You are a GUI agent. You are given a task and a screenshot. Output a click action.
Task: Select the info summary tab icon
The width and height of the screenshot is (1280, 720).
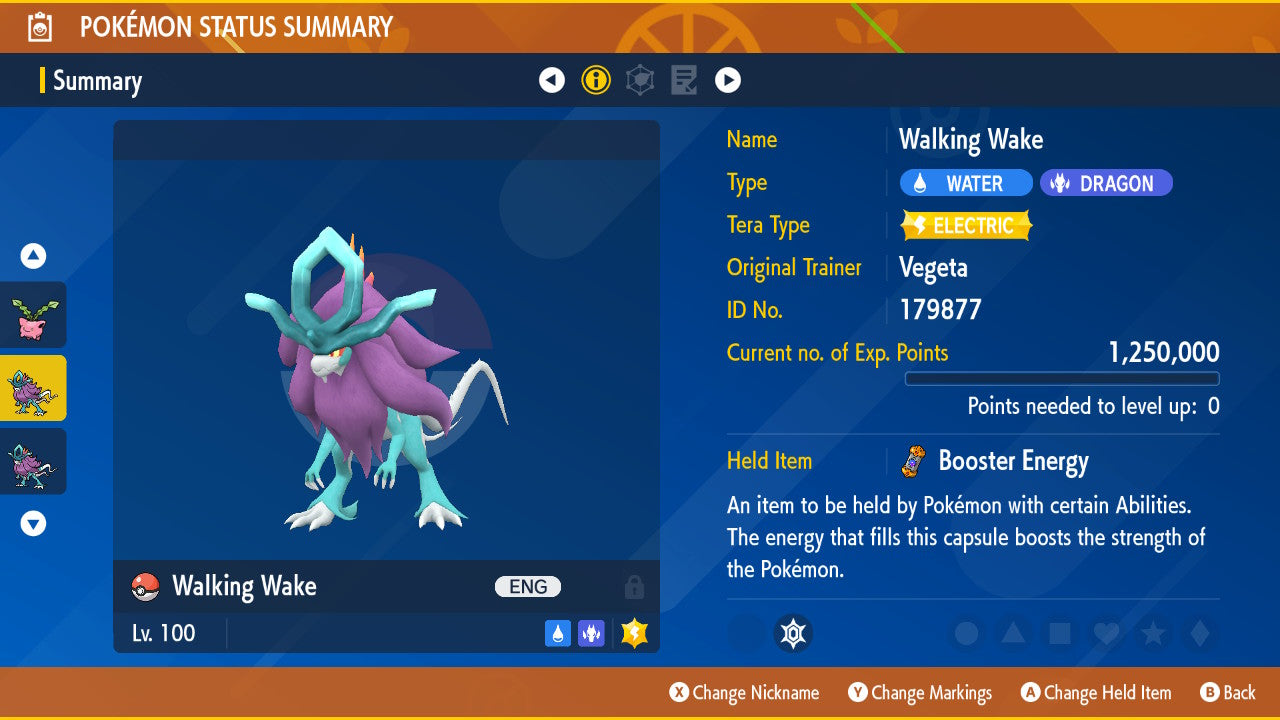click(x=596, y=80)
